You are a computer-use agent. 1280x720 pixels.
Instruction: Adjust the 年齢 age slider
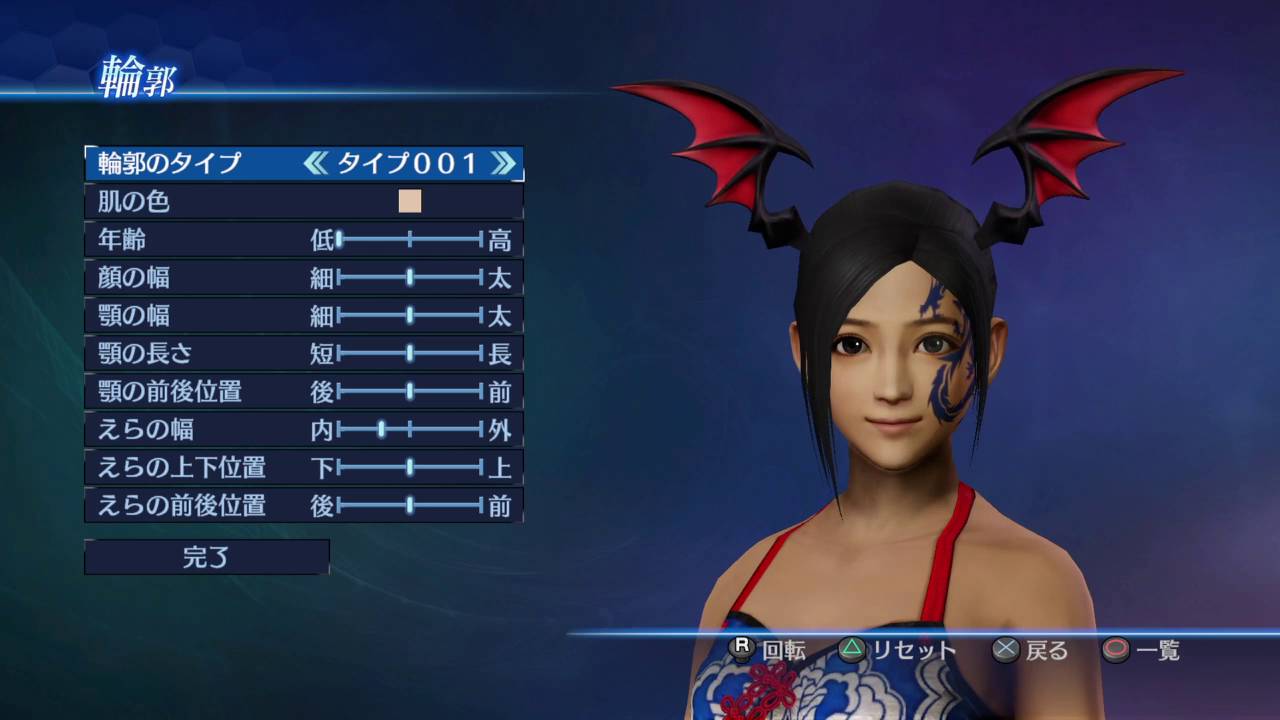point(340,239)
